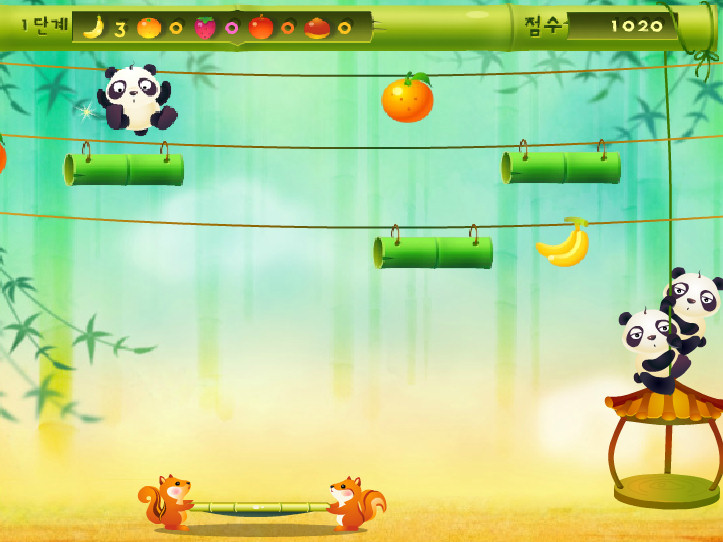This screenshot has height=542, width=723.
Task: Click the strawberry icon in the fruit tracker
Action: [x=205, y=27]
